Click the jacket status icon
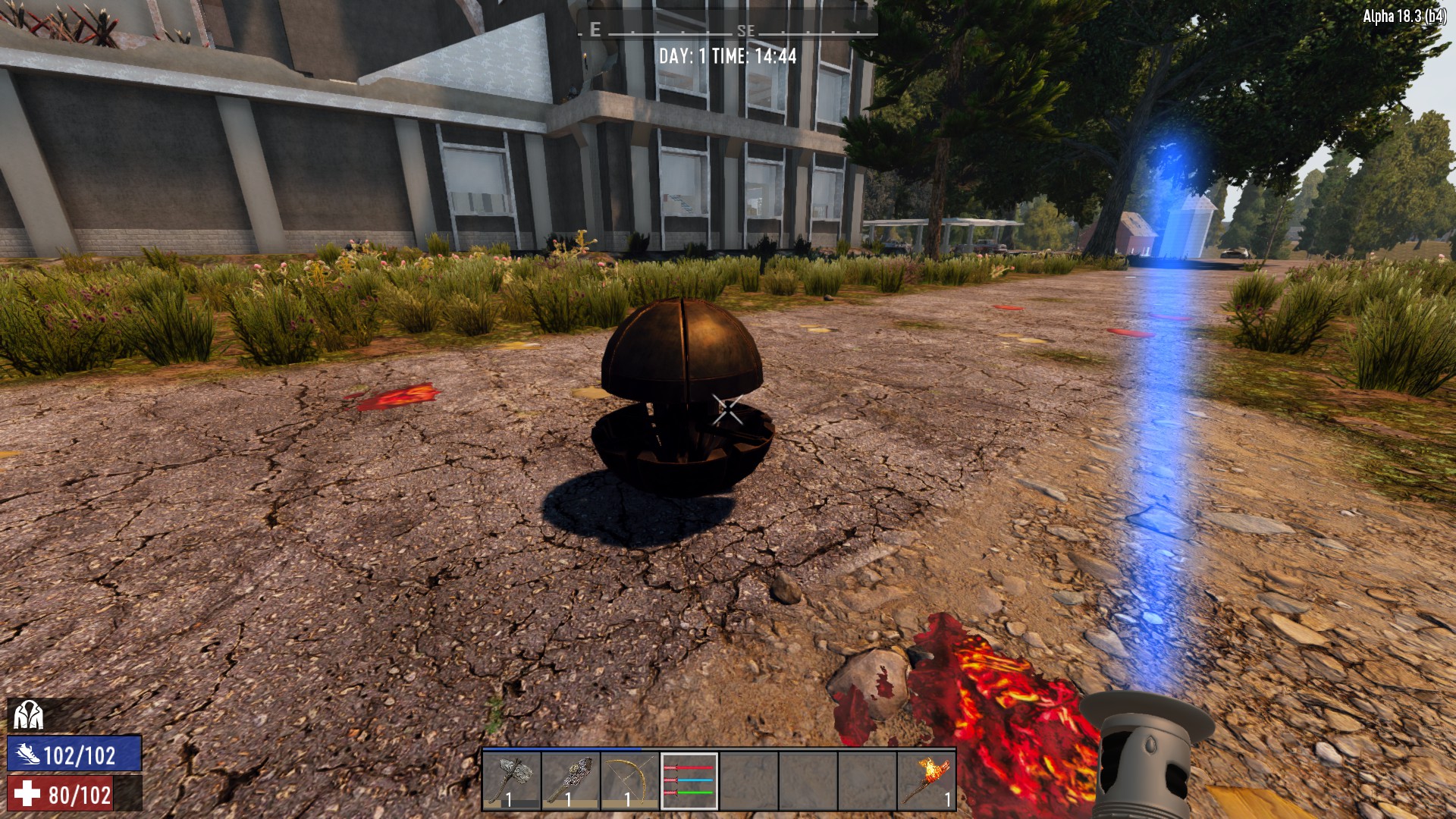The height and width of the screenshot is (819, 1456). tap(28, 715)
